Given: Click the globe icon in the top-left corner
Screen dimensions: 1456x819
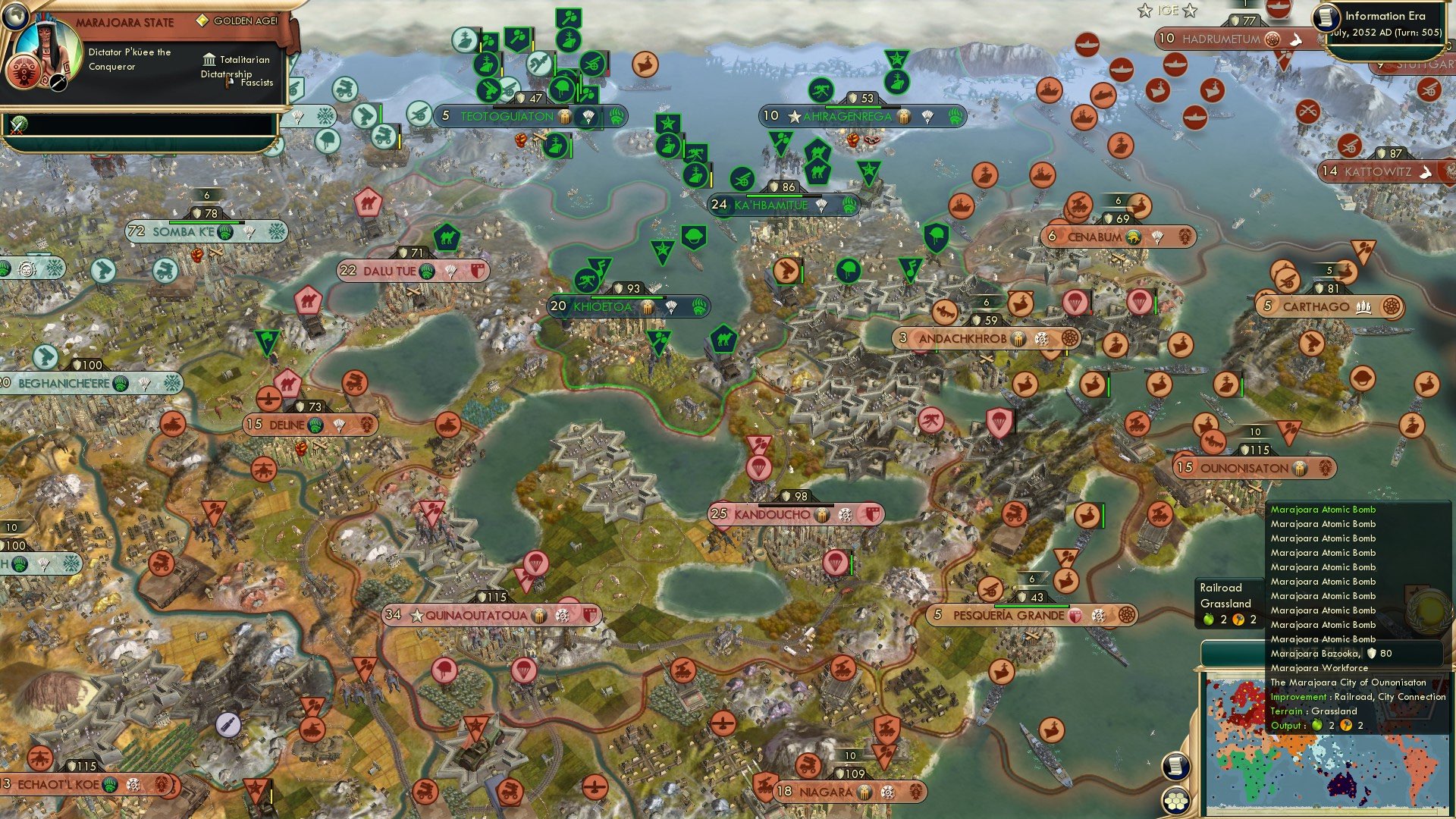Looking at the screenshot, I should point(16,17).
